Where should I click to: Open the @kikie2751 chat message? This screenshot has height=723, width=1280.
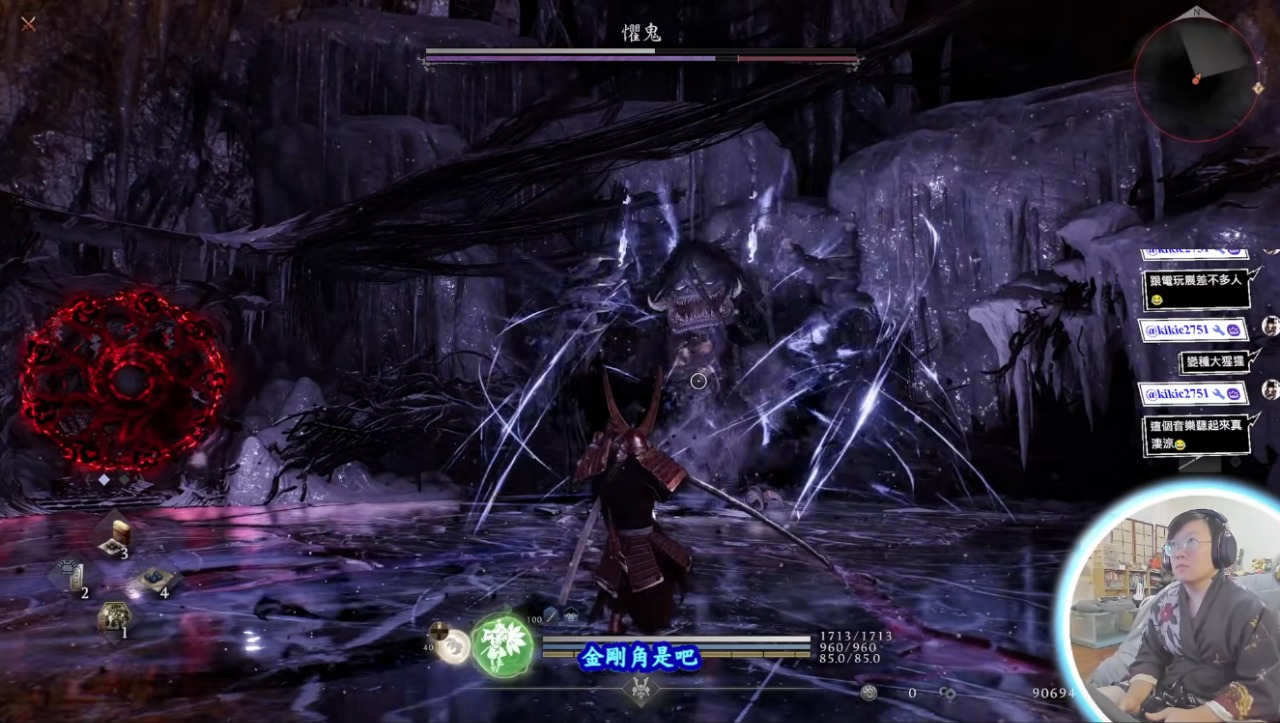pos(1193,330)
